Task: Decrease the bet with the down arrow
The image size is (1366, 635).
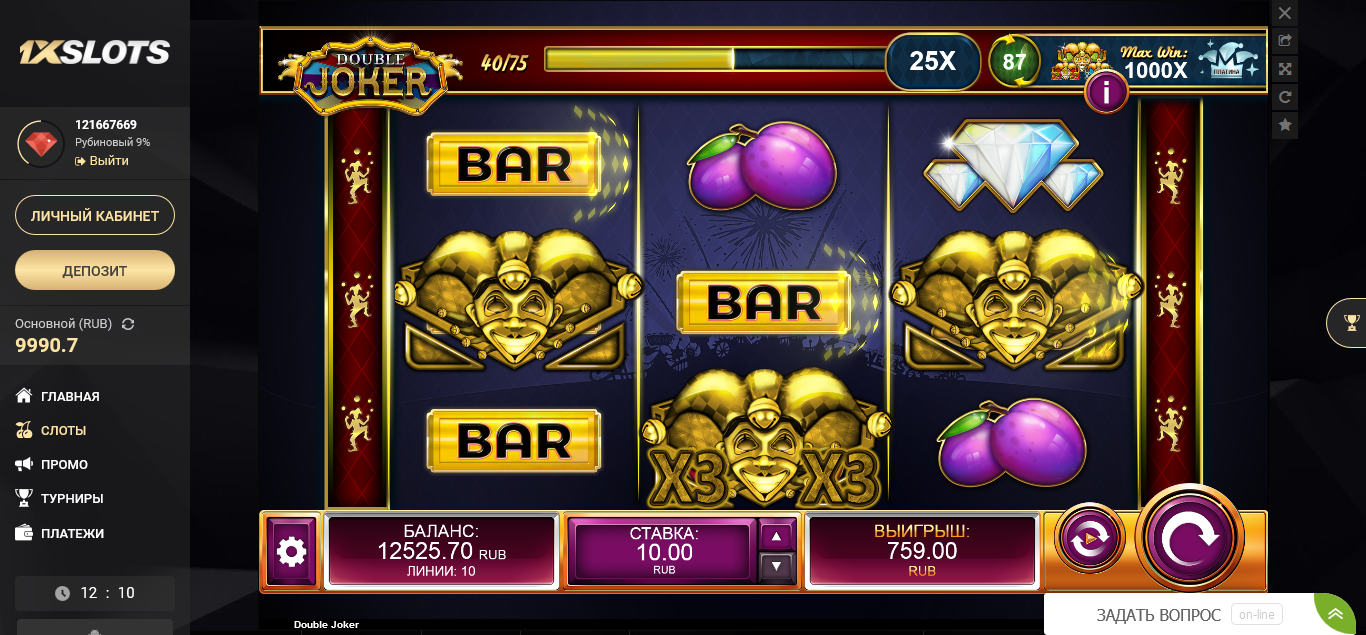Action: coord(777,567)
